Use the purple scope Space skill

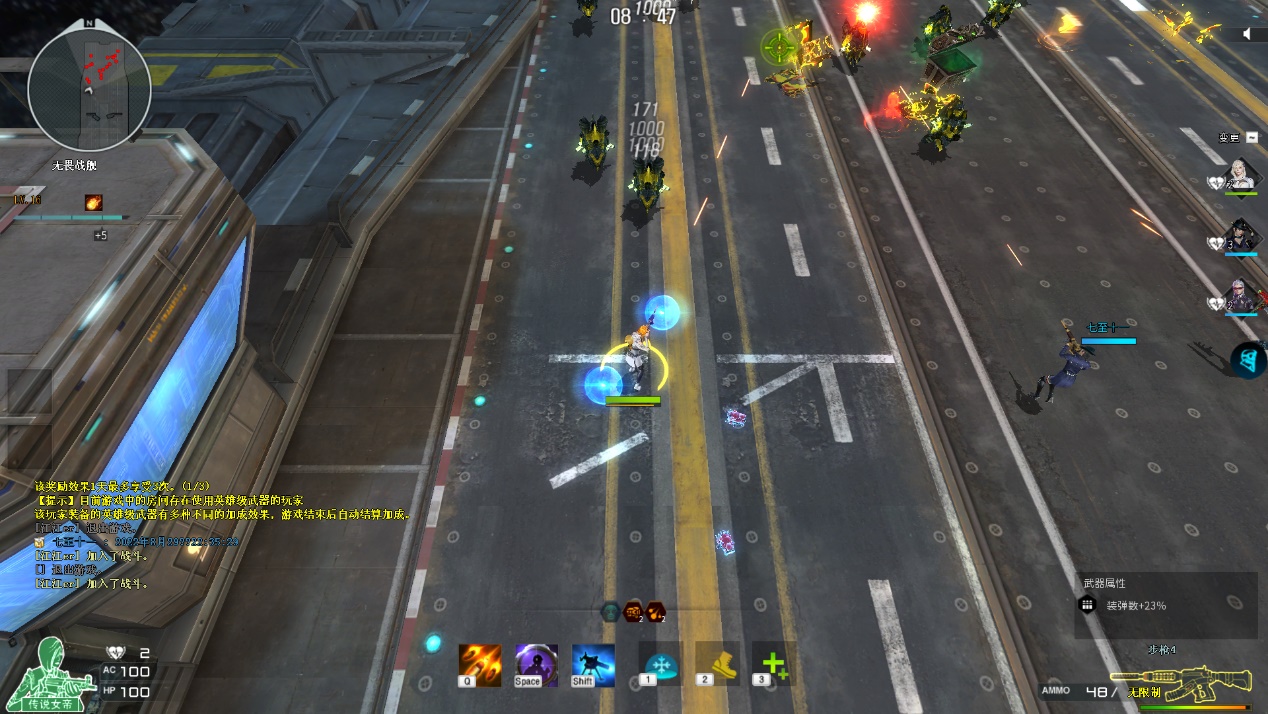tap(536, 665)
